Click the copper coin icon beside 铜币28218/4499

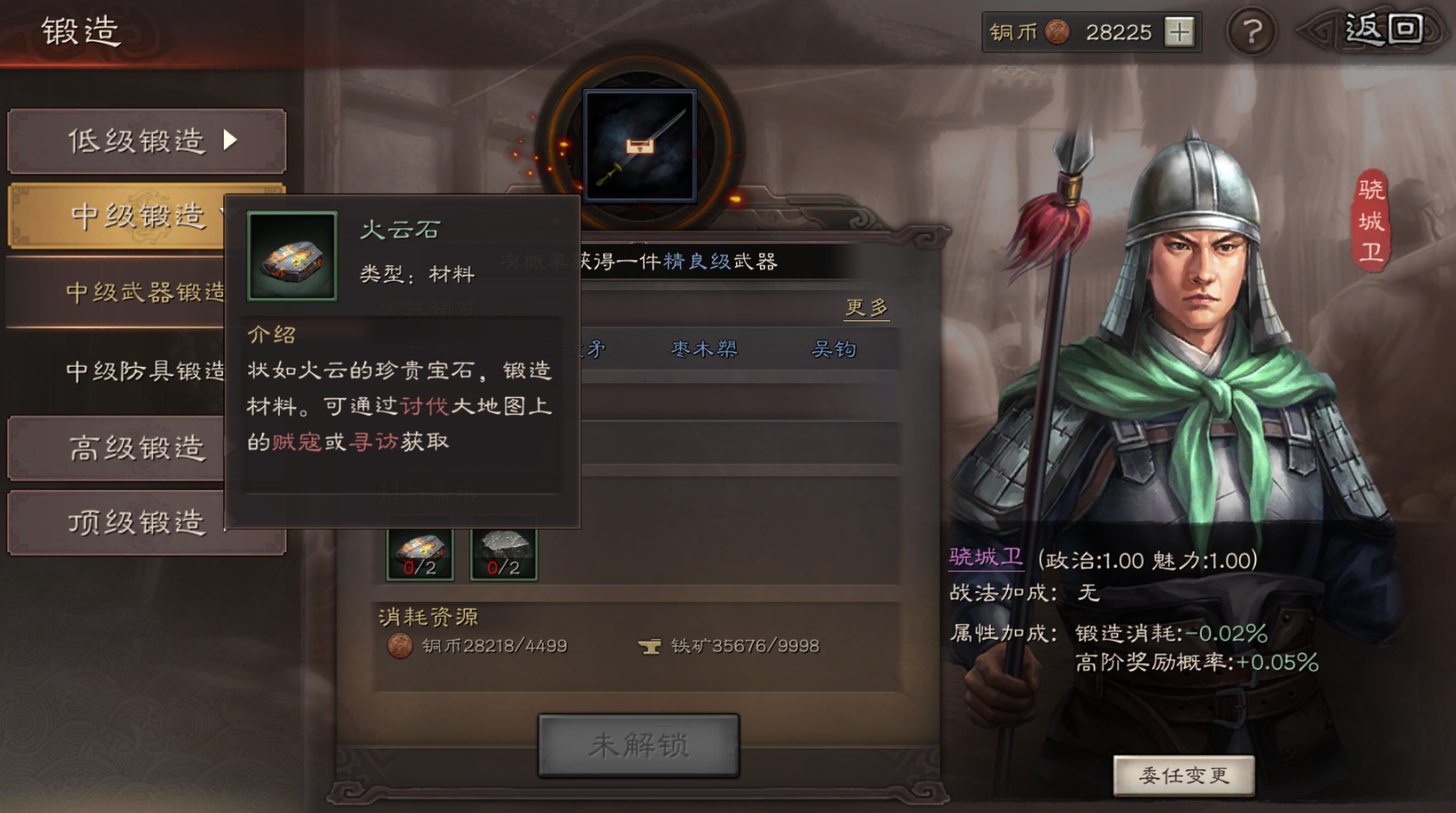(x=401, y=646)
